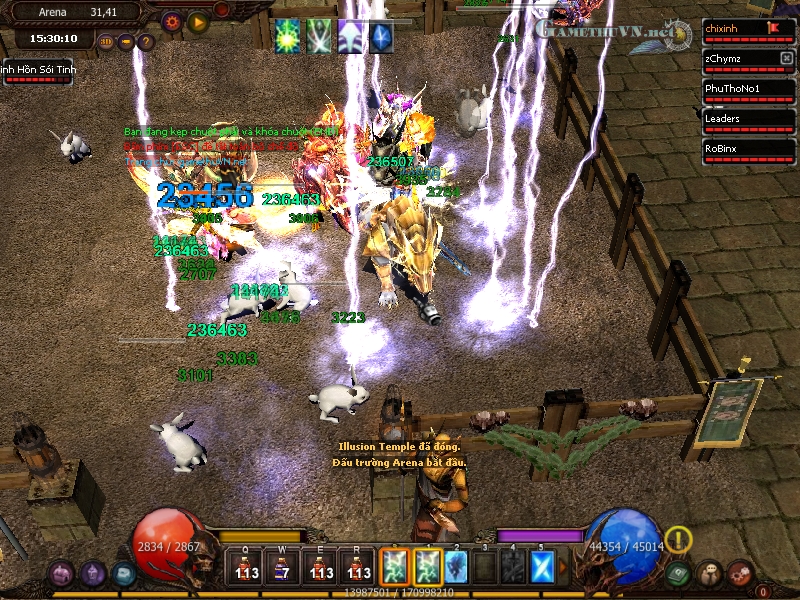The width and height of the screenshot is (800, 600).
Task: Click the blue crystal buff icon
Action: [382, 36]
